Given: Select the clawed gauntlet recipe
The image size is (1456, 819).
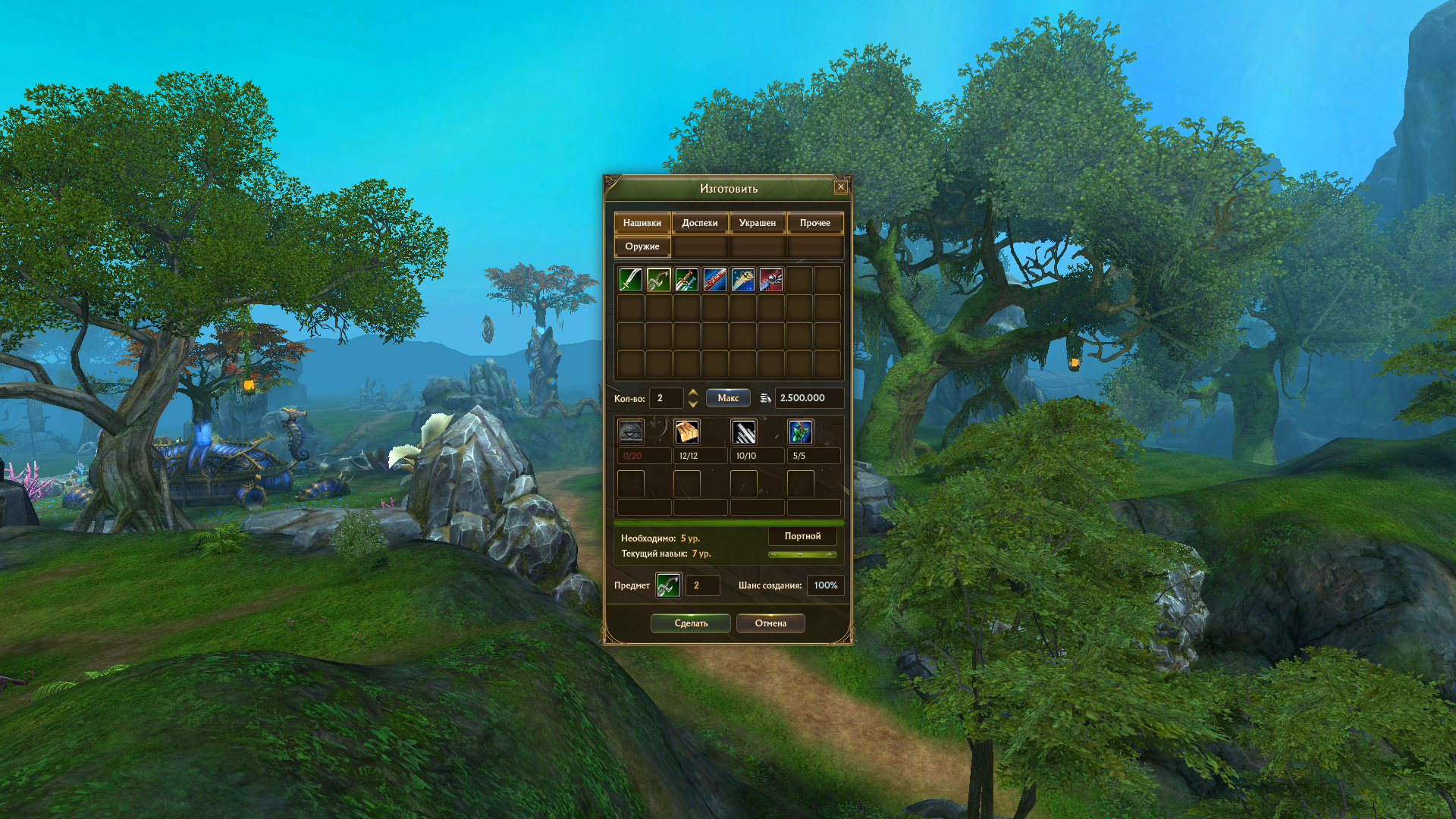Looking at the screenshot, I should (770, 280).
